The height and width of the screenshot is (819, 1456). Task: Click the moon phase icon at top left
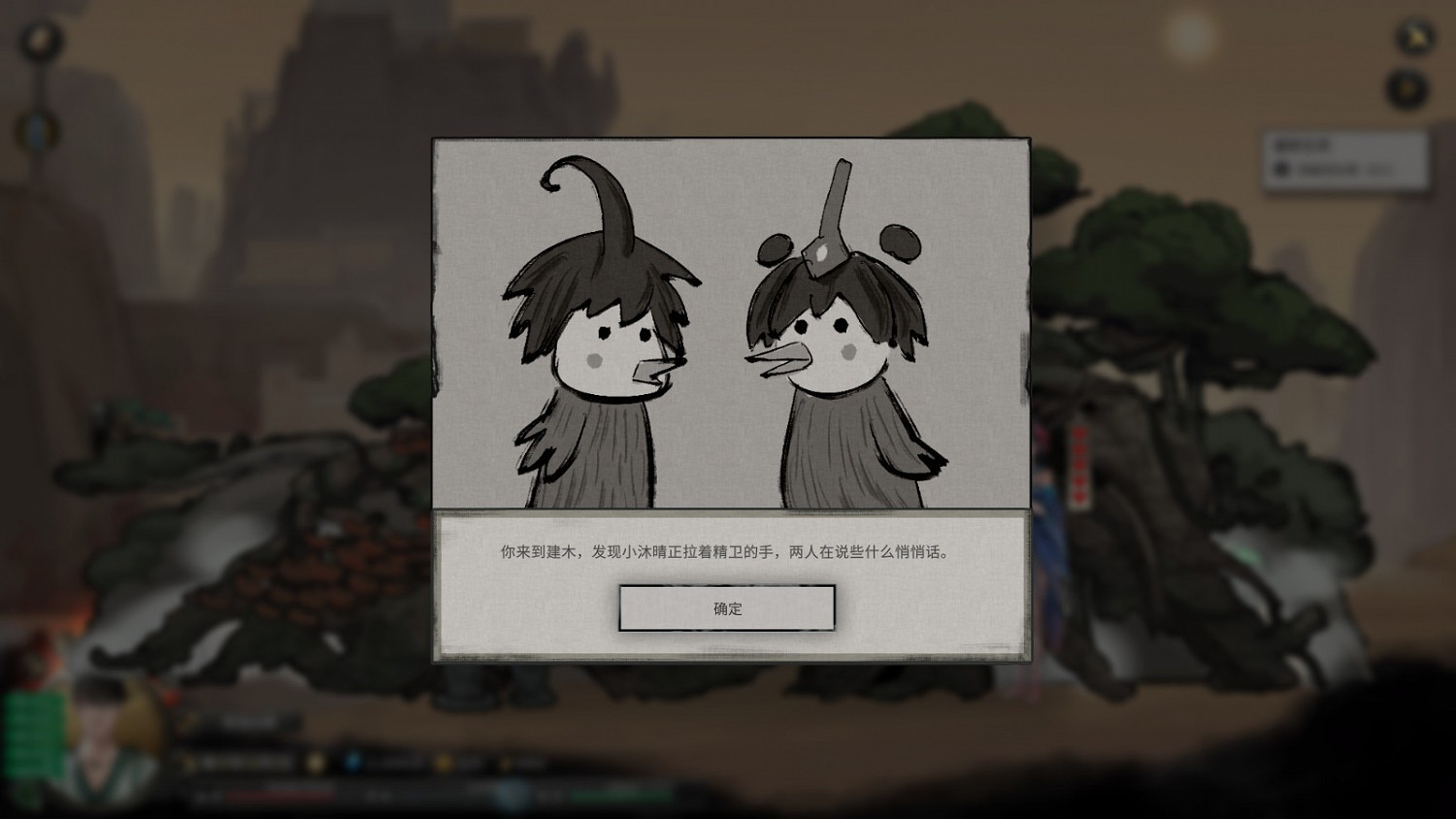tap(41, 39)
